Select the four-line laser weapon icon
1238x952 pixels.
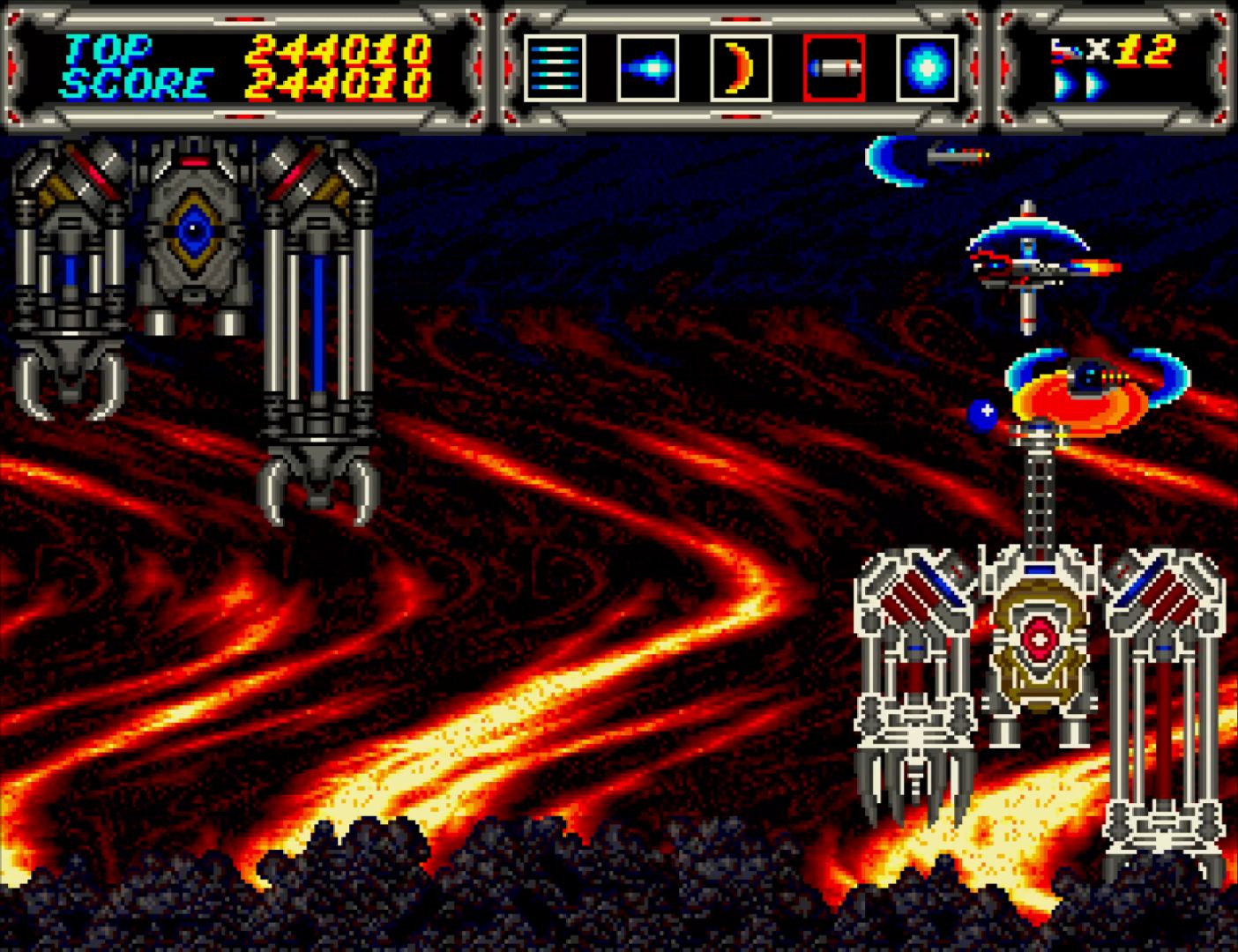tap(555, 68)
